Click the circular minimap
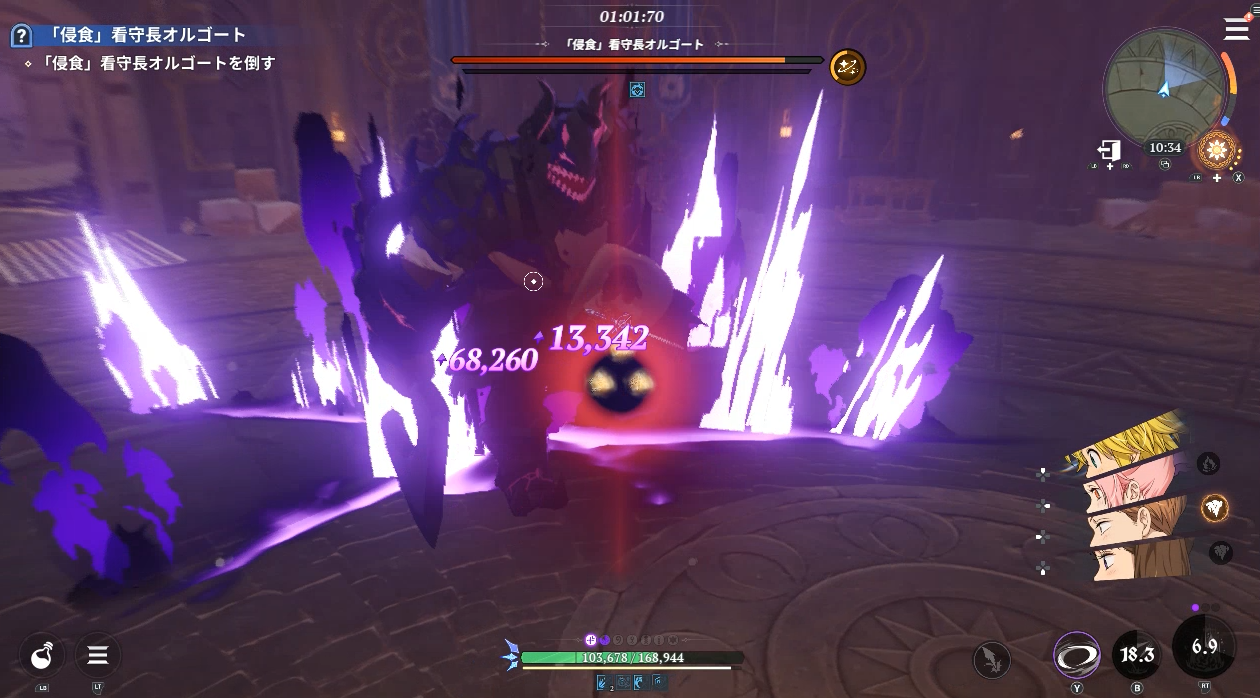This screenshot has height=698, width=1260. 1164,86
